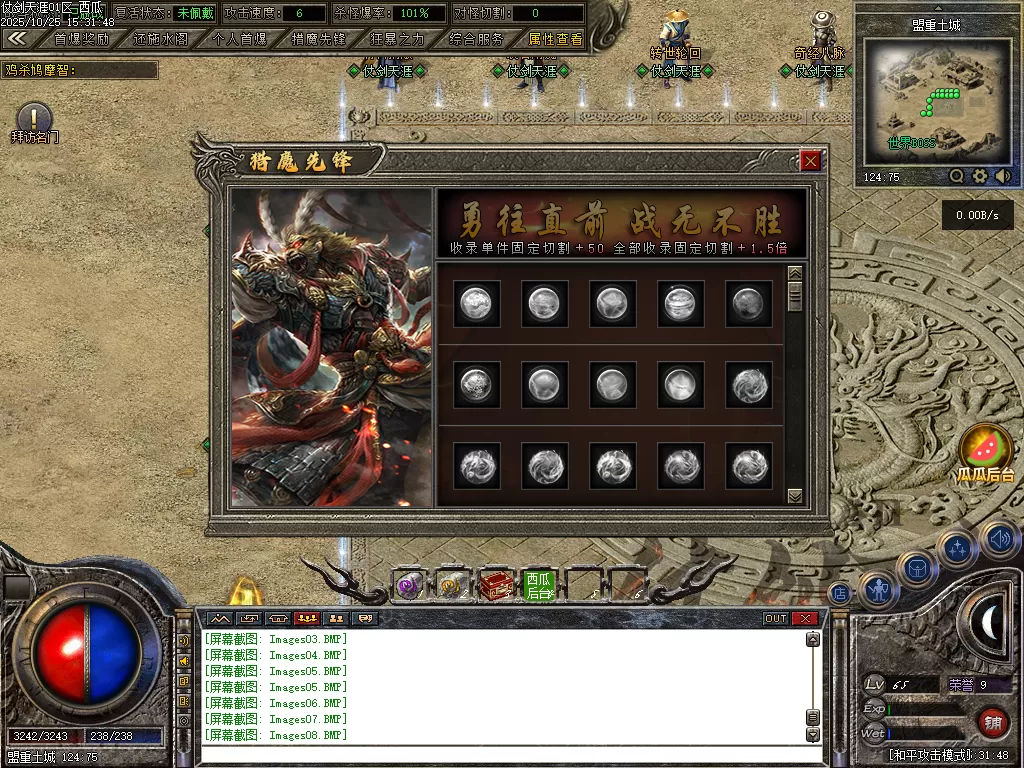
Task: Click the 属性查看 button
Action: tap(555, 39)
